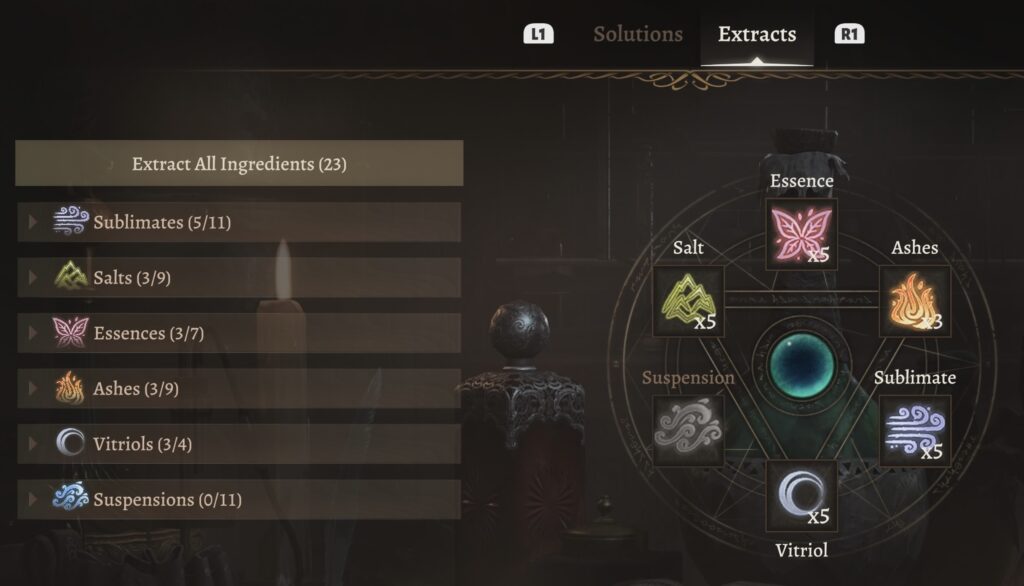Select the Extracts tab
This screenshot has width=1024, height=586.
click(756, 34)
